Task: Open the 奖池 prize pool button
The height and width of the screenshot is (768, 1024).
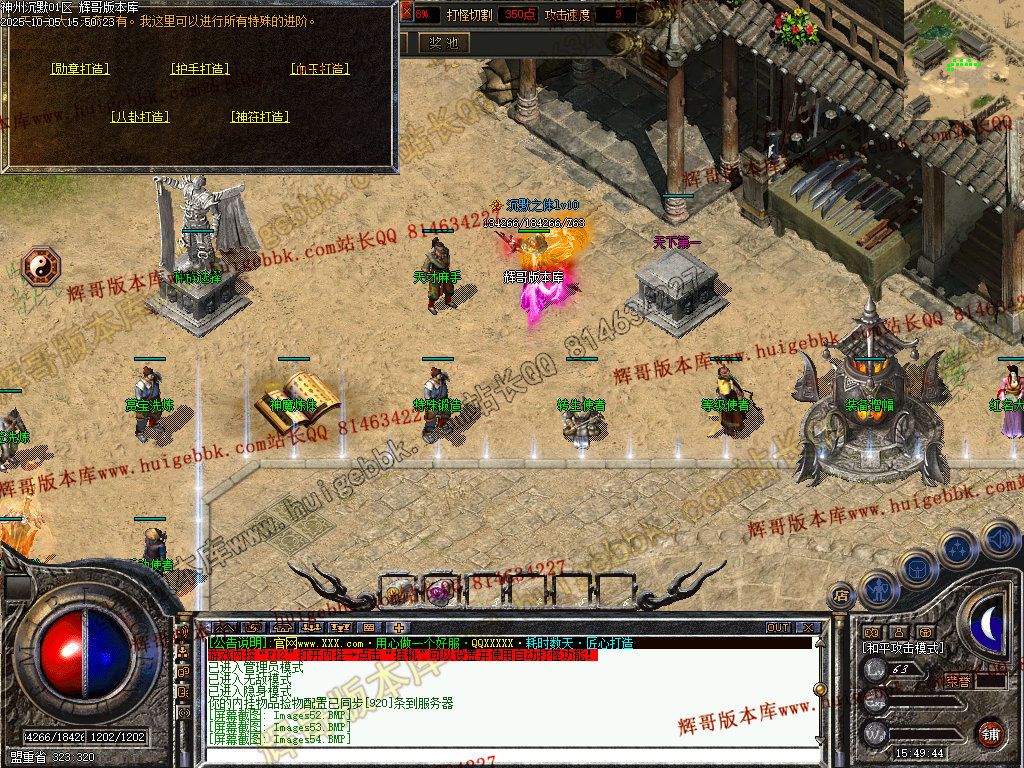Action: click(x=443, y=43)
